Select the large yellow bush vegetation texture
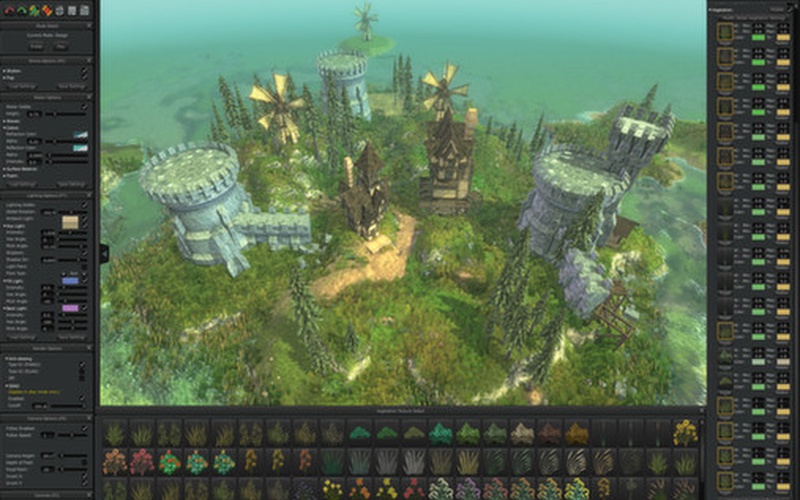The image size is (800, 500). point(685,432)
